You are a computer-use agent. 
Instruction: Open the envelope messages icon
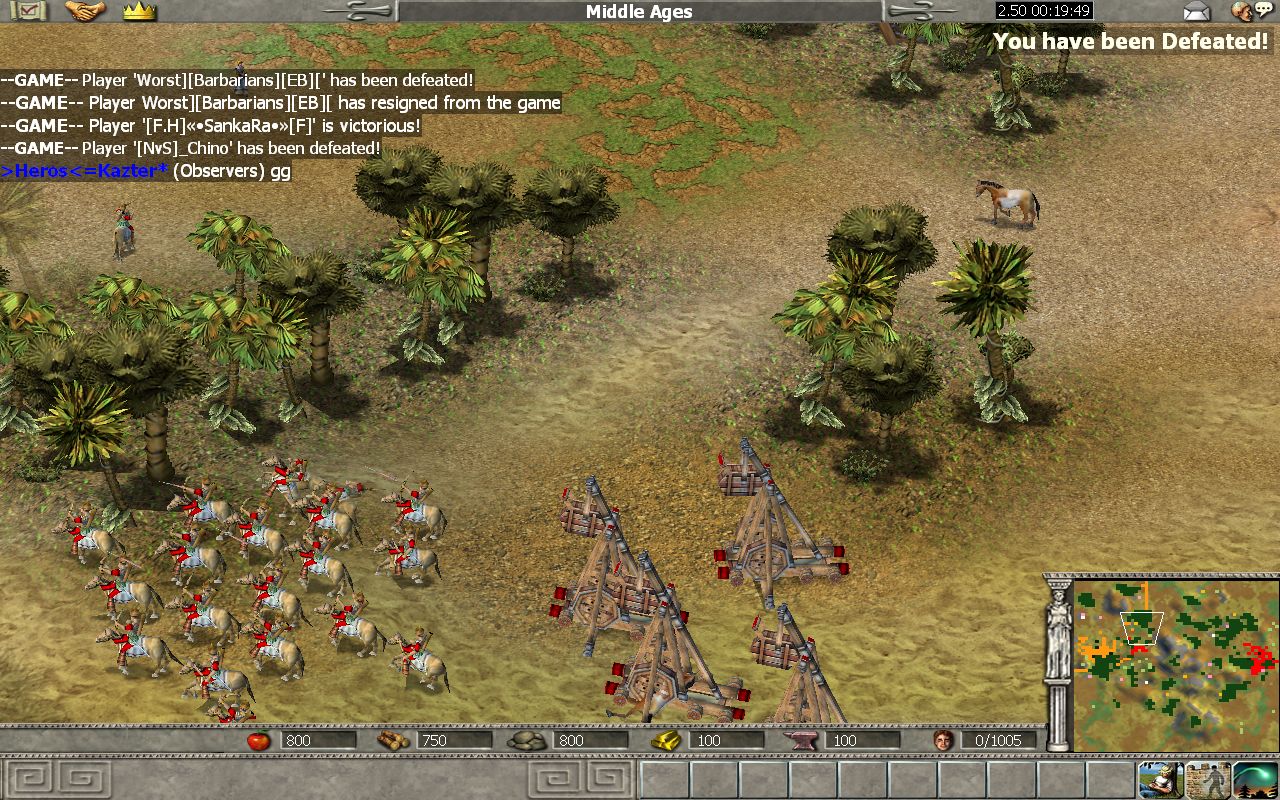point(1196,11)
